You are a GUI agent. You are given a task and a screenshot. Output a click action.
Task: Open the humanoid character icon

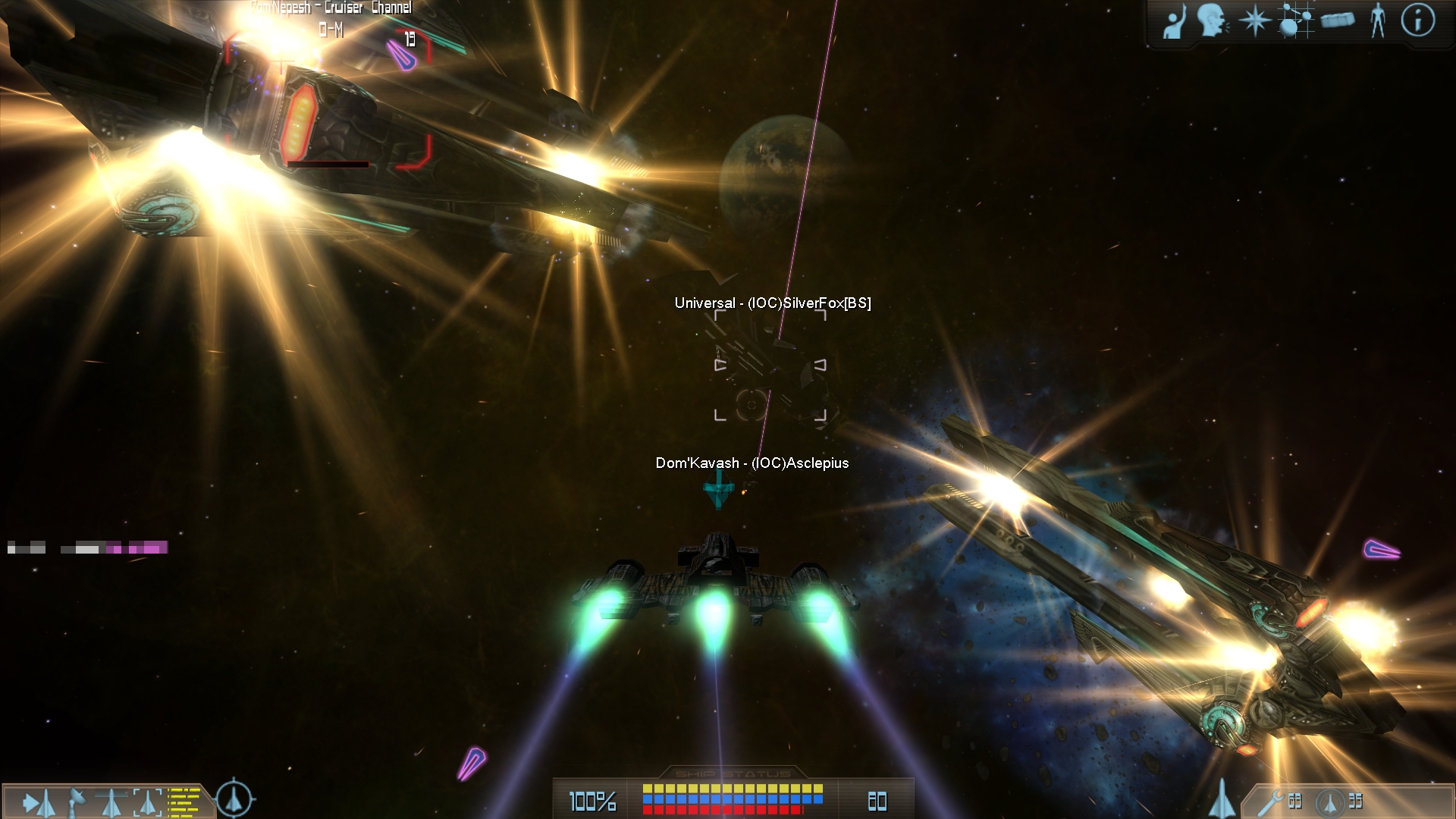point(1378,20)
